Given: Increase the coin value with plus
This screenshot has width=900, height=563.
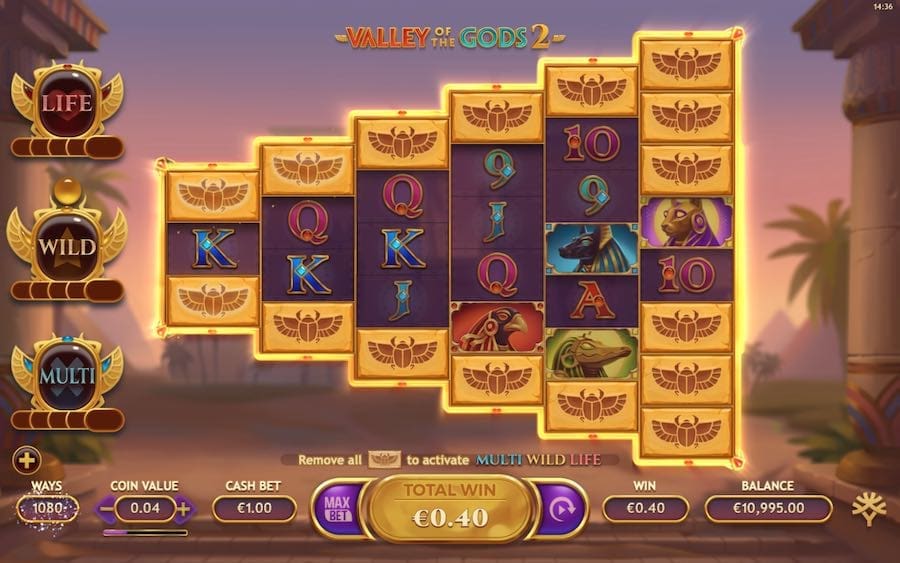Looking at the screenshot, I should pos(184,508).
